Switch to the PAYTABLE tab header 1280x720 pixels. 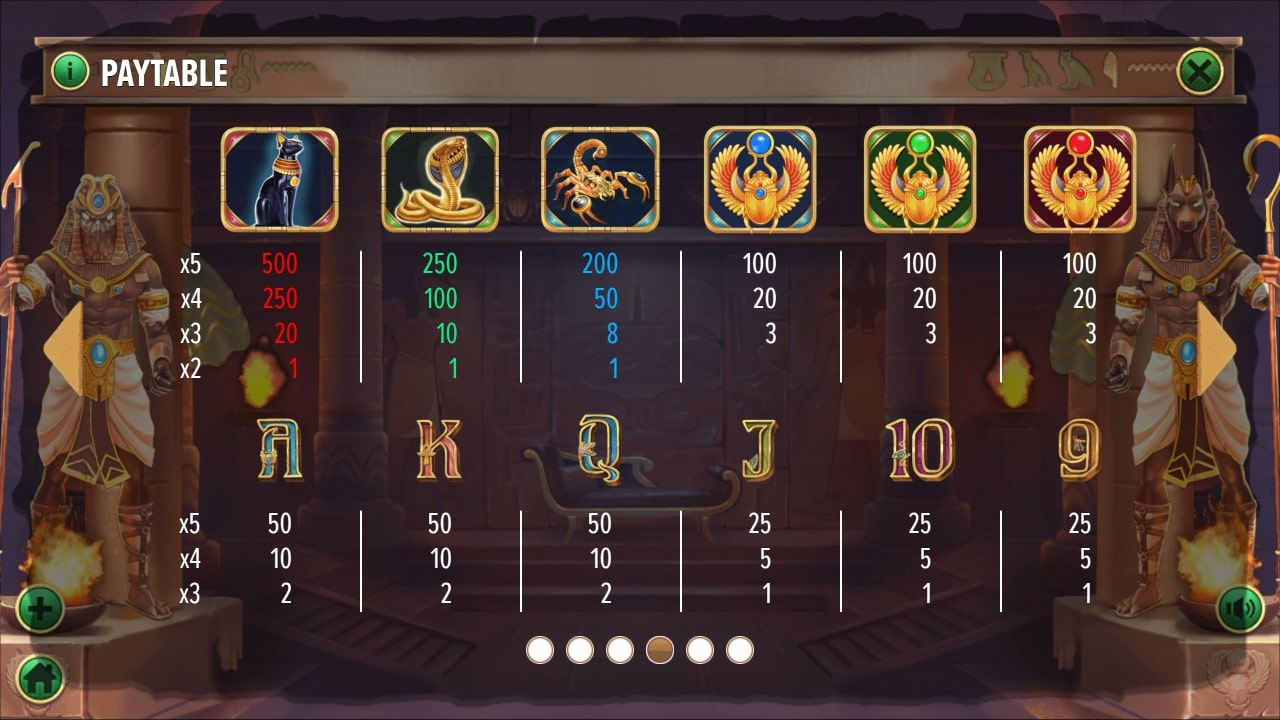click(163, 72)
